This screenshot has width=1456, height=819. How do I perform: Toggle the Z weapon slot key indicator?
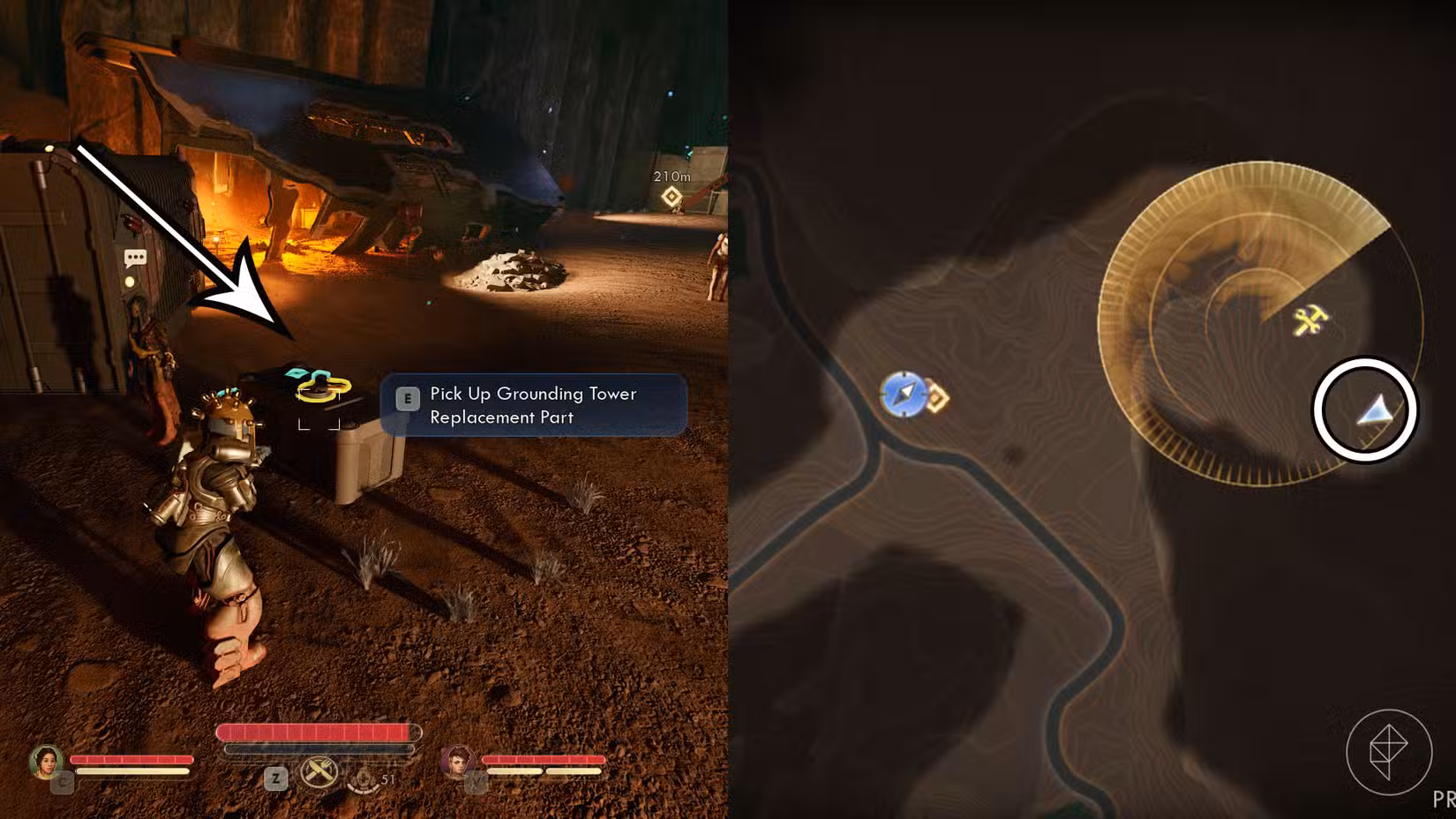274,780
